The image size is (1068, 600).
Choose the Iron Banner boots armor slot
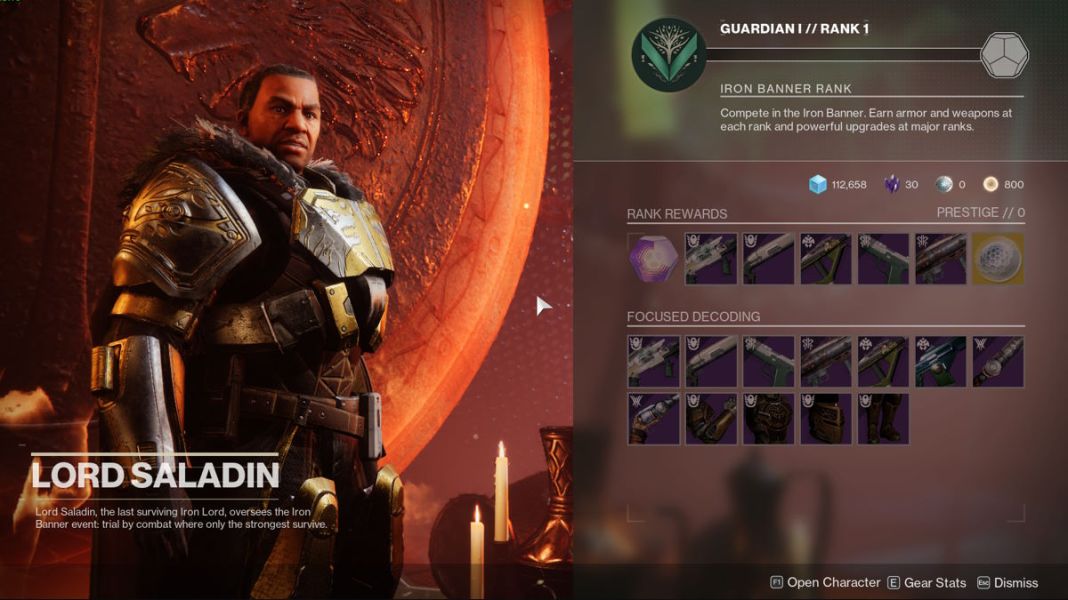click(x=884, y=419)
